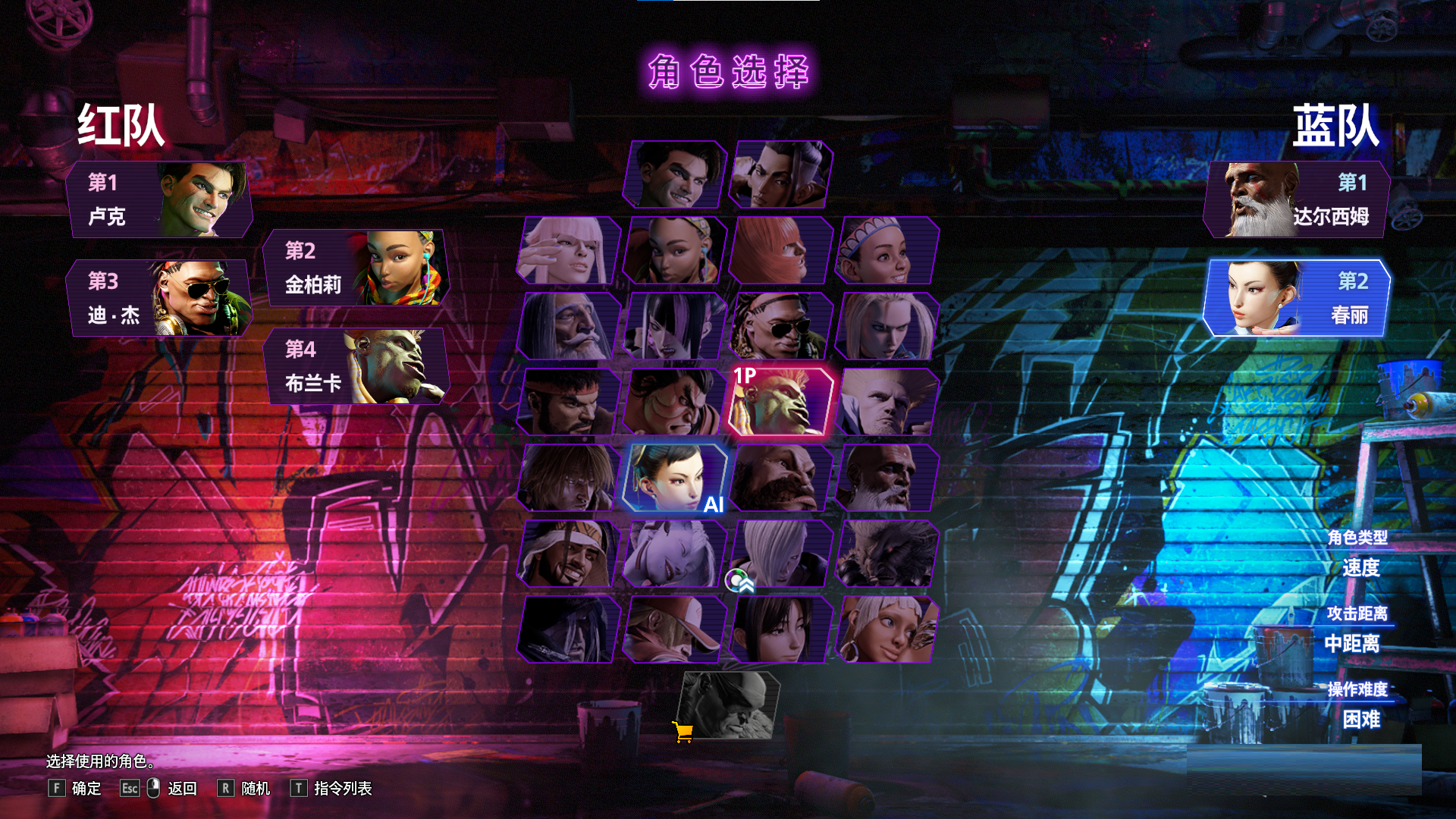Choose the Chun-Li tile marked AI
Viewport: 1456px width, 819px height.
(674, 478)
